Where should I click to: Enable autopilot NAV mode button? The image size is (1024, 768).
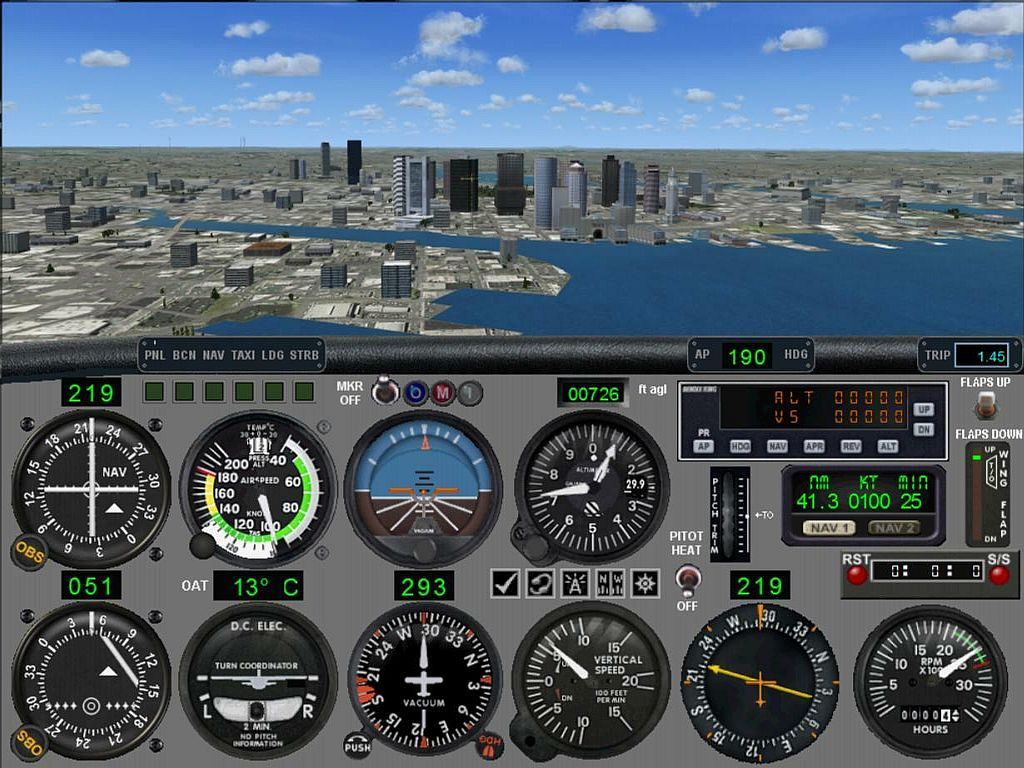(x=778, y=446)
